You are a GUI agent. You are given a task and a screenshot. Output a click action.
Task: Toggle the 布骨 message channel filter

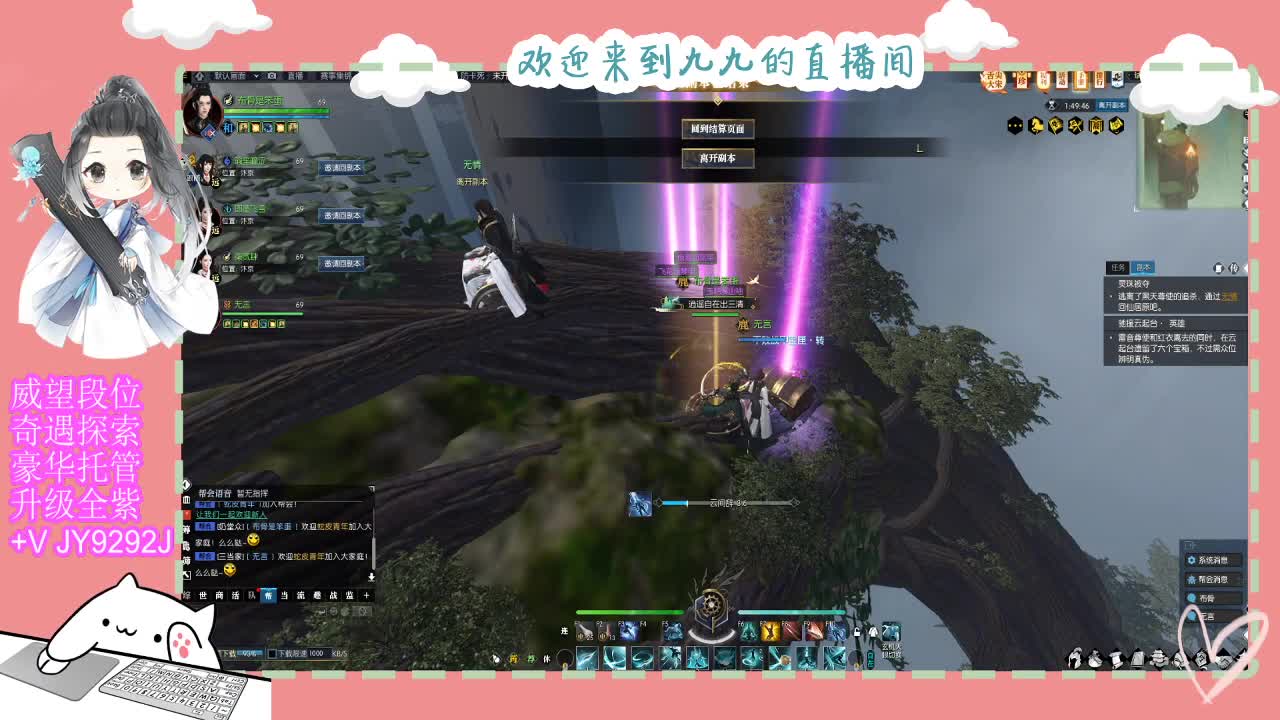[x=1190, y=597]
